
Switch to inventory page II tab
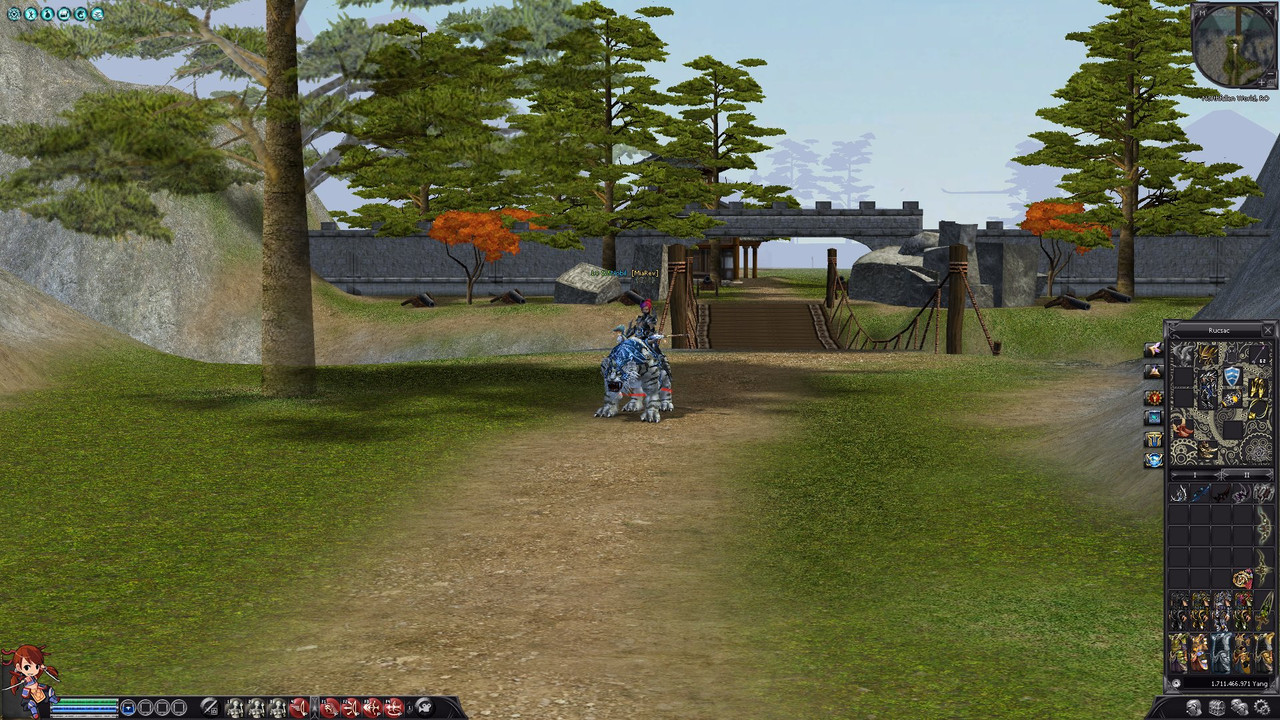click(1246, 475)
